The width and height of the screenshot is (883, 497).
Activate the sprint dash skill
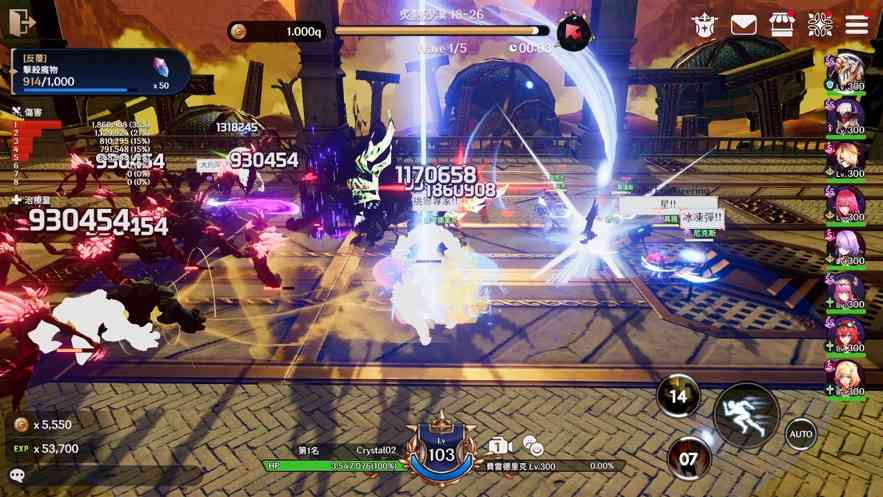pos(746,413)
